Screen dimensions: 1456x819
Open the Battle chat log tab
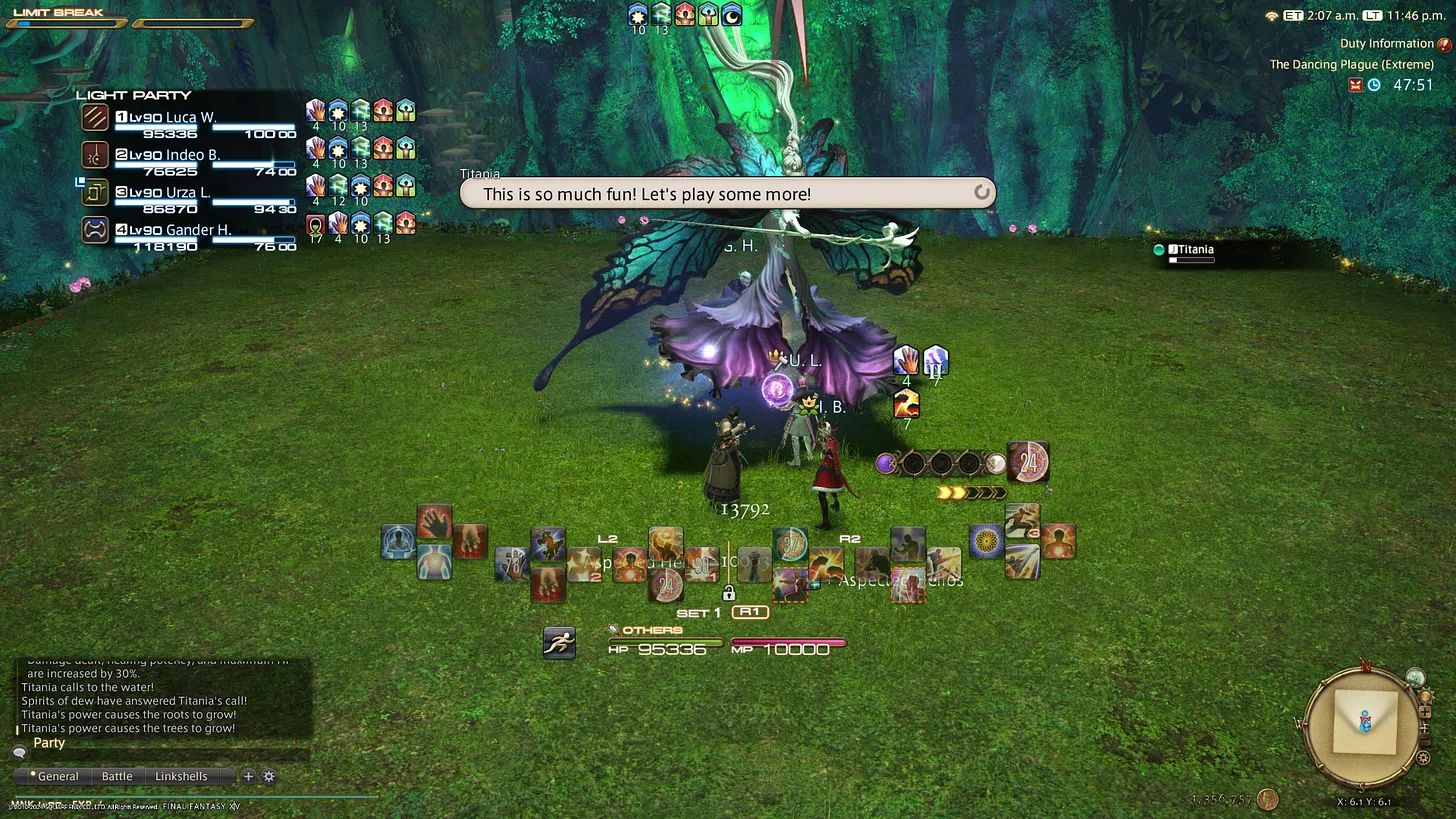(117, 776)
